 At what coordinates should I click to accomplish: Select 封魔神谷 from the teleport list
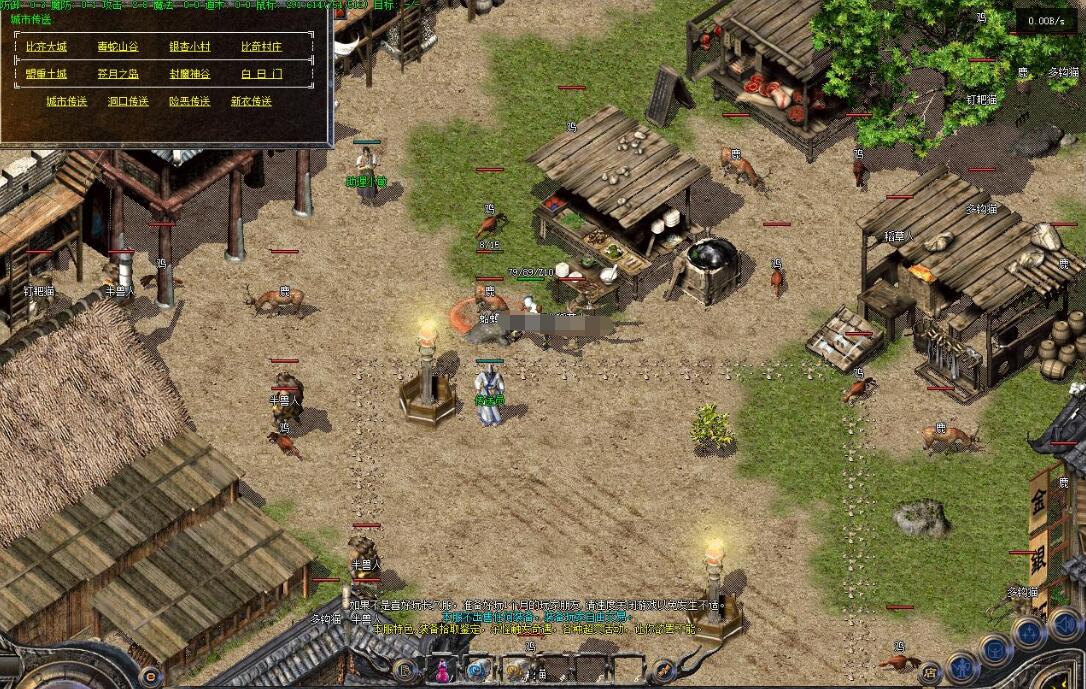click(189, 74)
